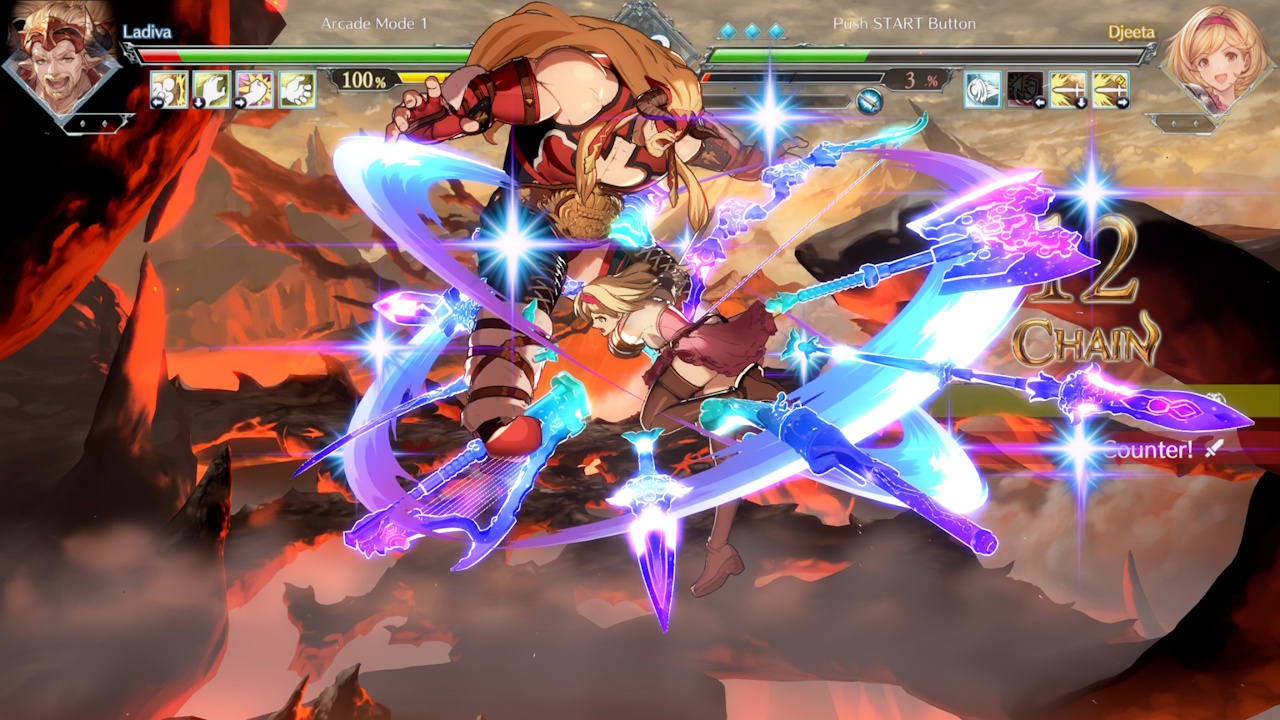1280x720 pixels.
Task: Click the round blue sword orb icon
Action: 869,100
